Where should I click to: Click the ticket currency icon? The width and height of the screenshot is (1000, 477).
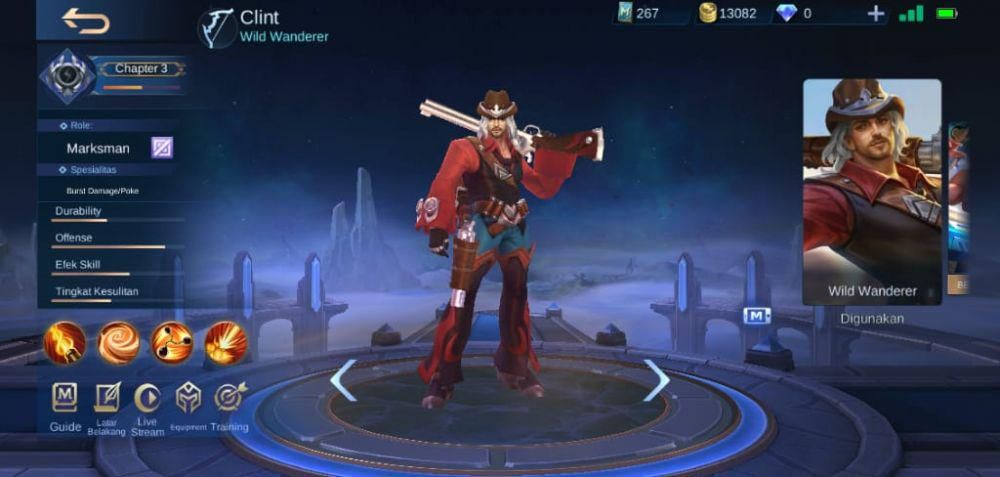(625, 14)
